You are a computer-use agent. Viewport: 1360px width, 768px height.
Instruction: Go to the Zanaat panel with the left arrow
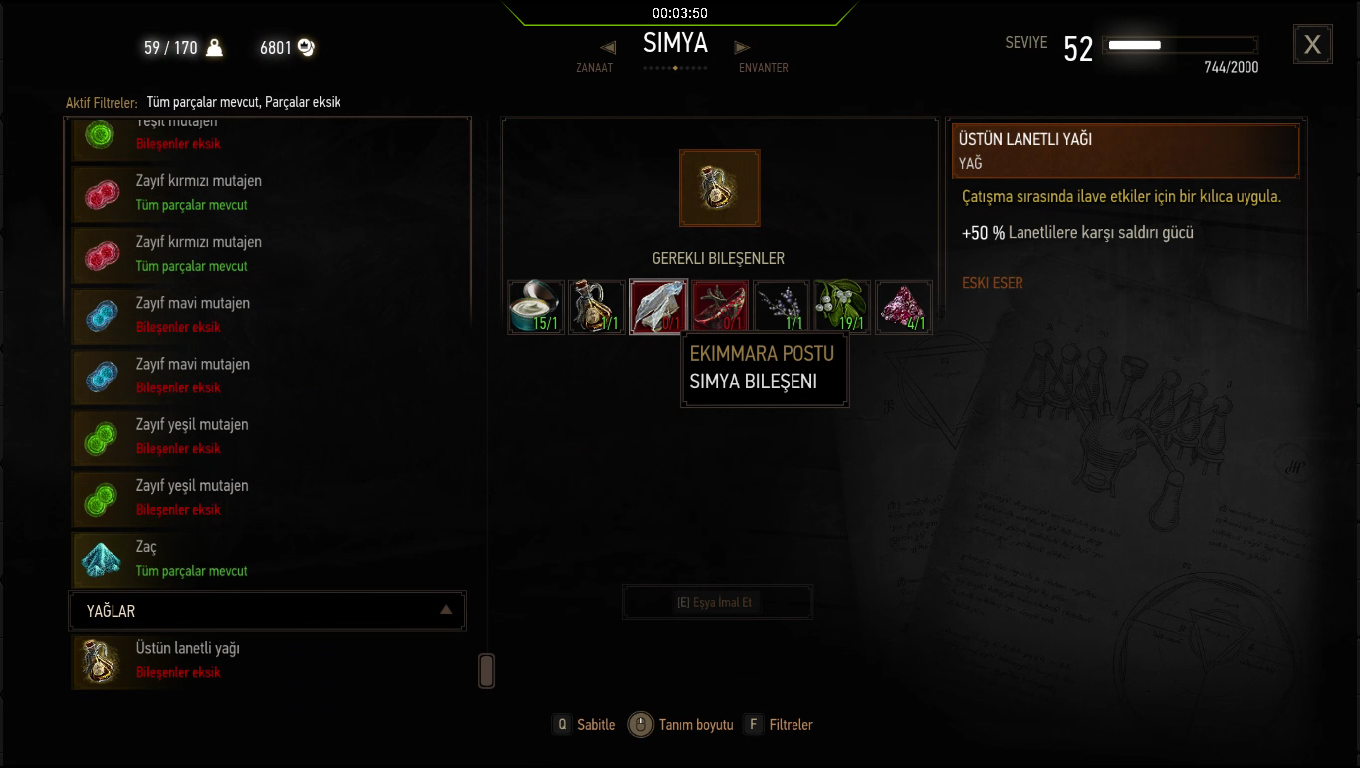[608, 48]
